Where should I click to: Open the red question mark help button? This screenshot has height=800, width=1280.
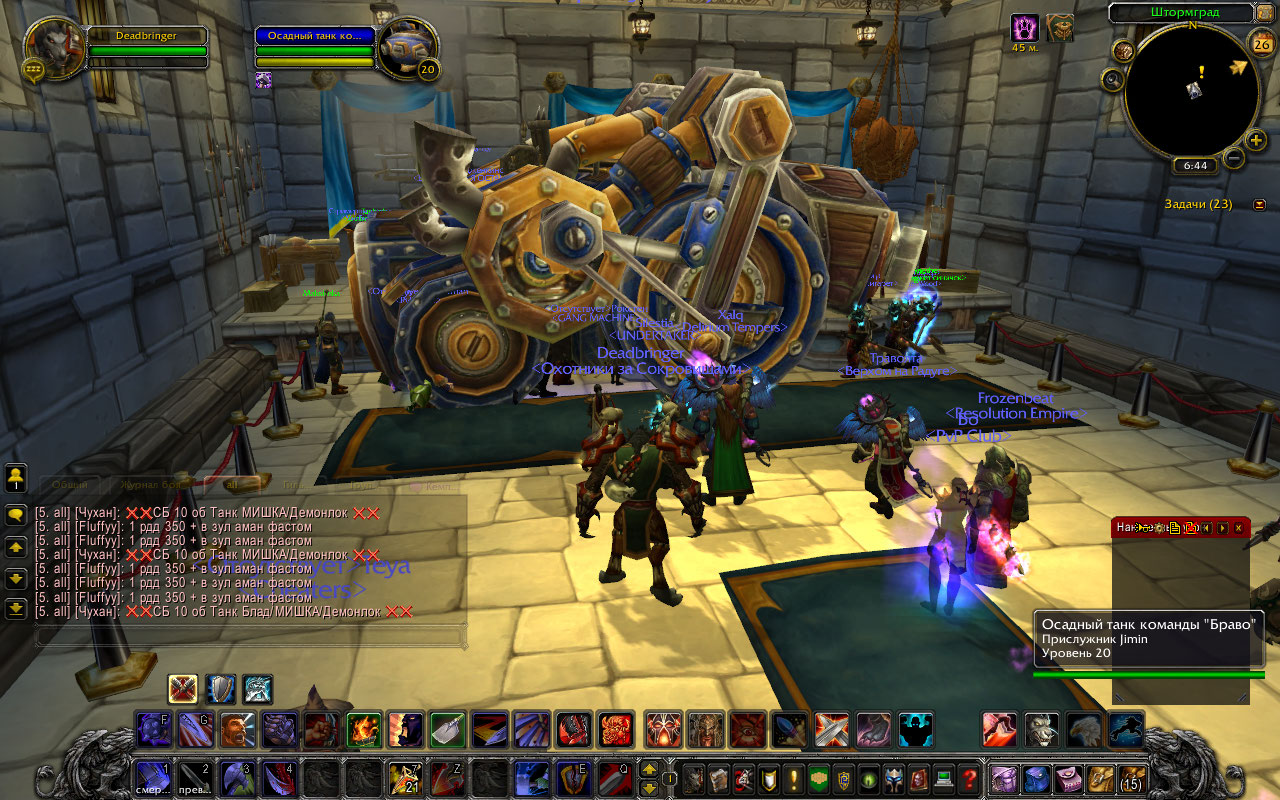click(969, 777)
